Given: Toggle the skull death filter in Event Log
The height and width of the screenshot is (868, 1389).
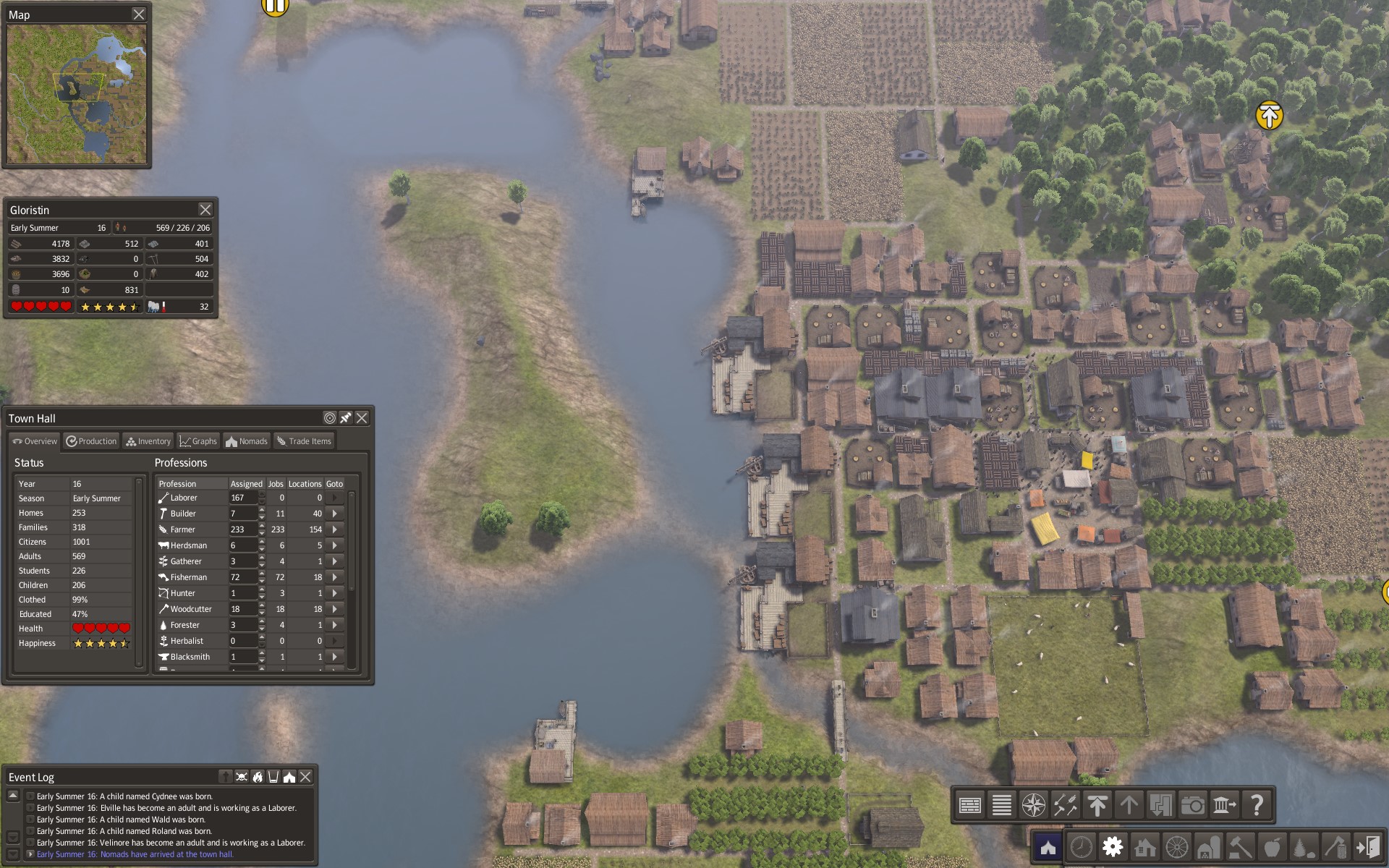Looking at the screenshot, I should 242,777.
